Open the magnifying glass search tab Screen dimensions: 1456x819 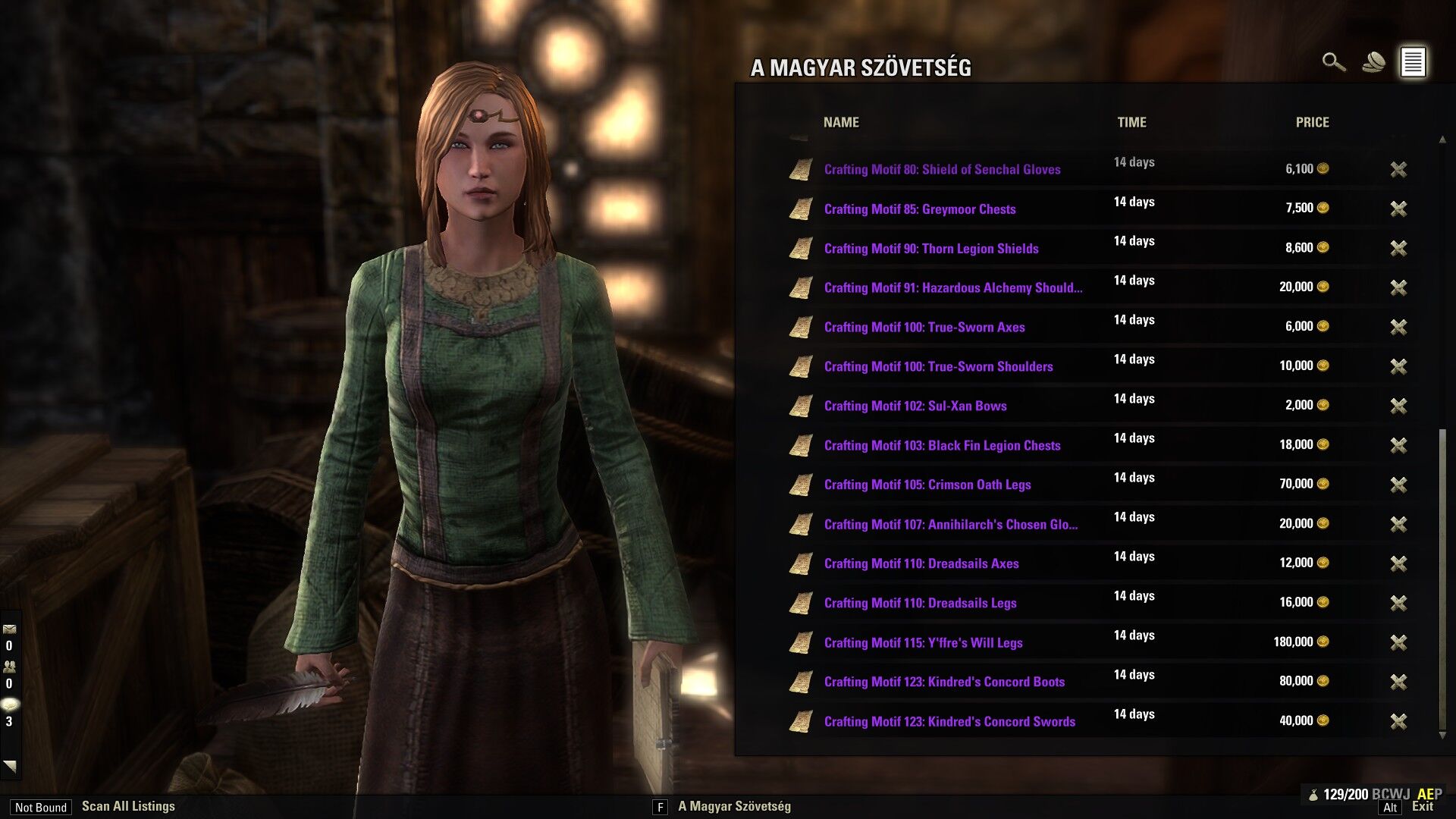coord(1333,62)
